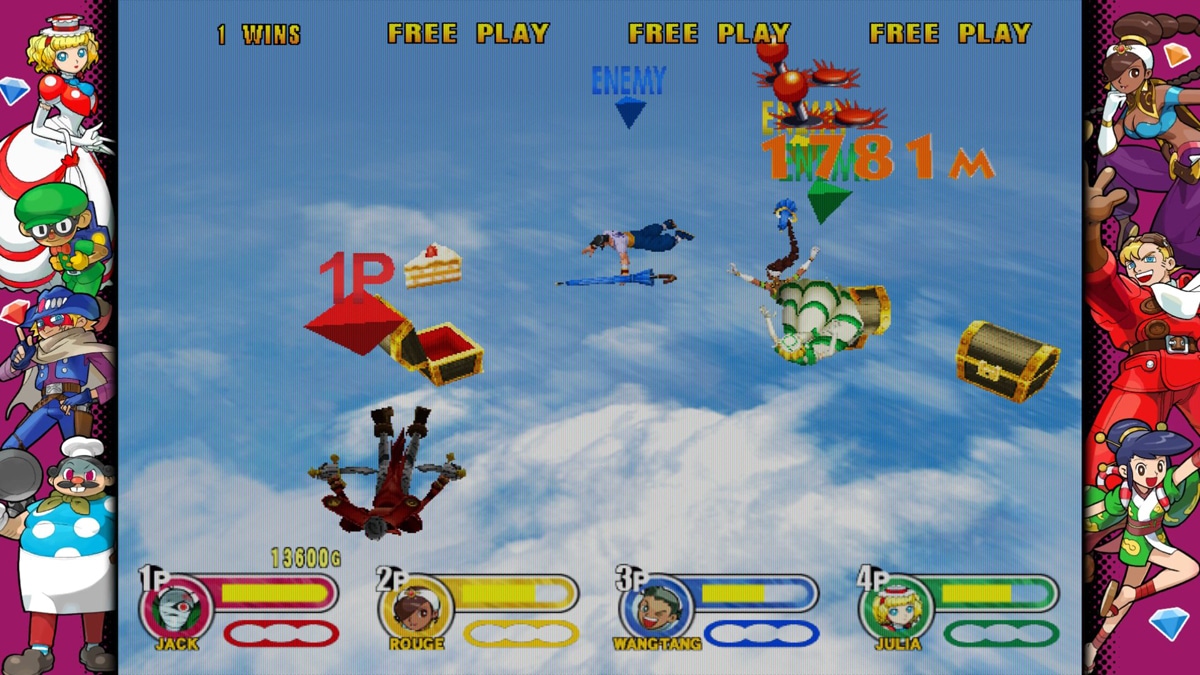Choose Wangtang's 3P portrait icon
Screen dimensions: 1200x675
pyautogui.click(x=657, y=607)
